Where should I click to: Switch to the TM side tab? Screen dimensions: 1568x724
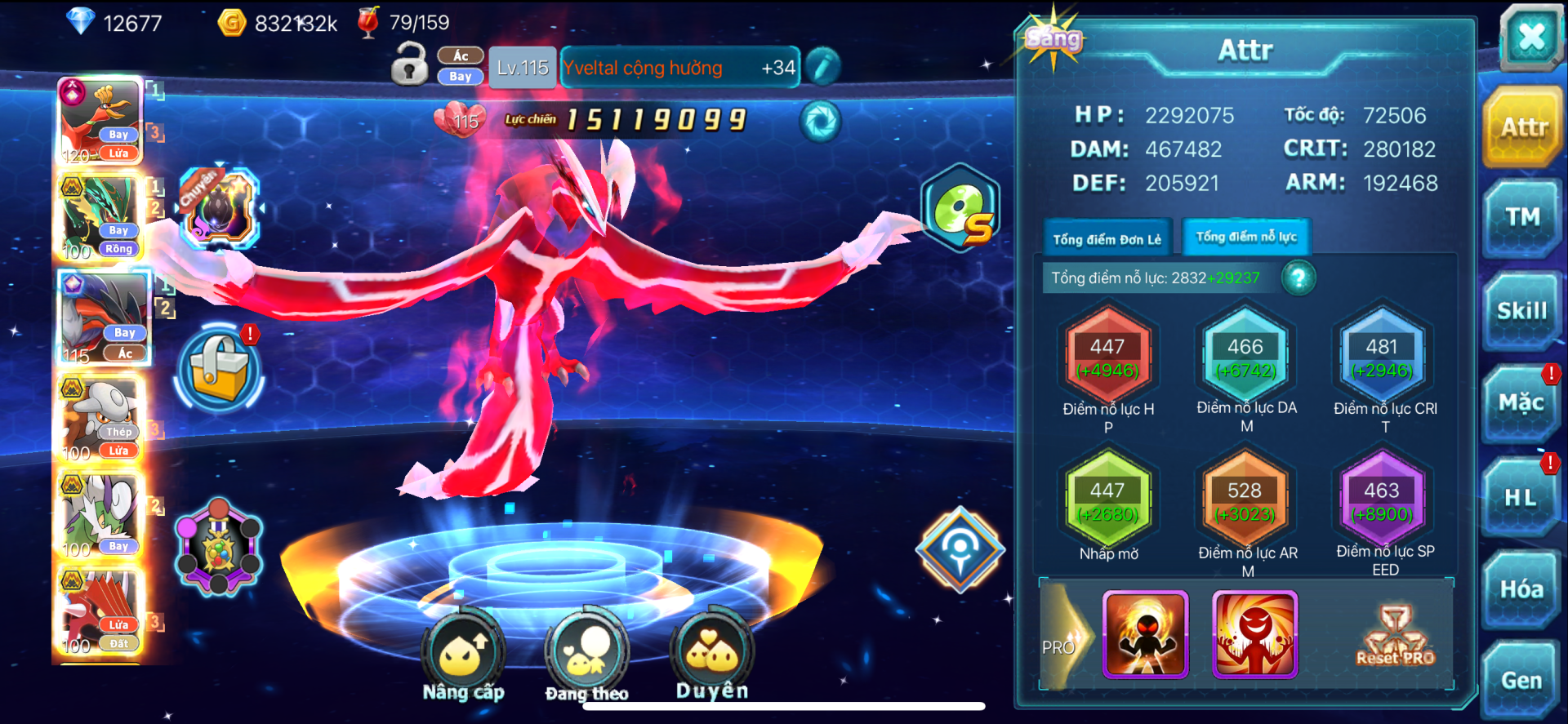1522,217
